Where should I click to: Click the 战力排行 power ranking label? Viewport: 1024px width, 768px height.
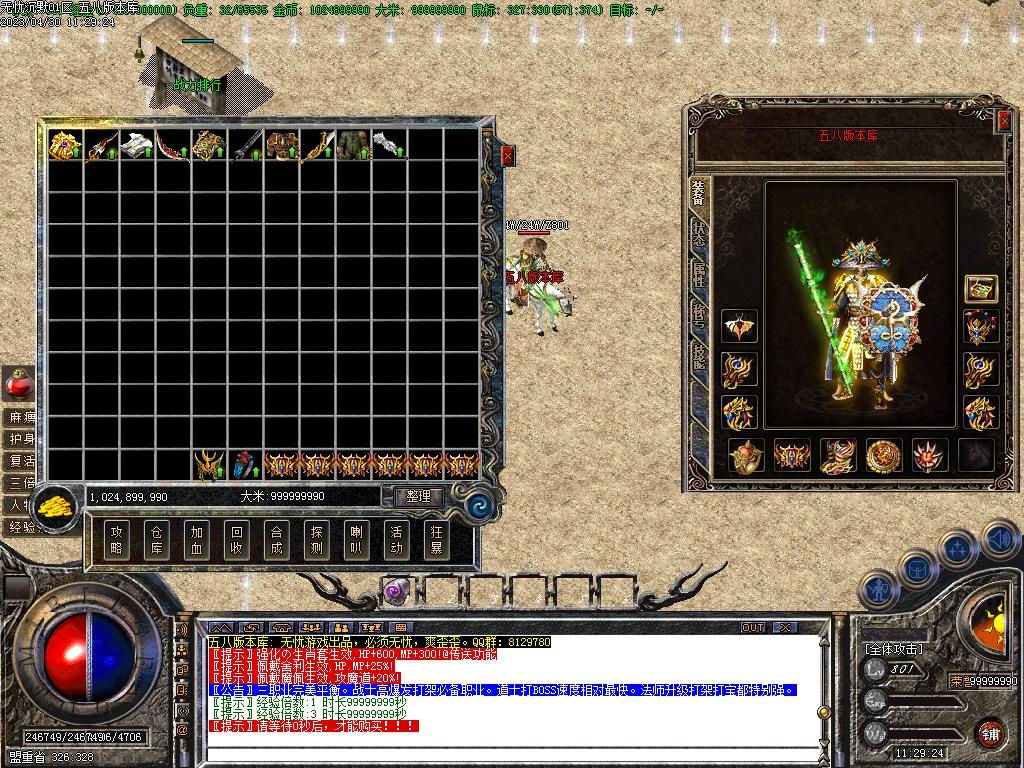(x=198, y=85)
